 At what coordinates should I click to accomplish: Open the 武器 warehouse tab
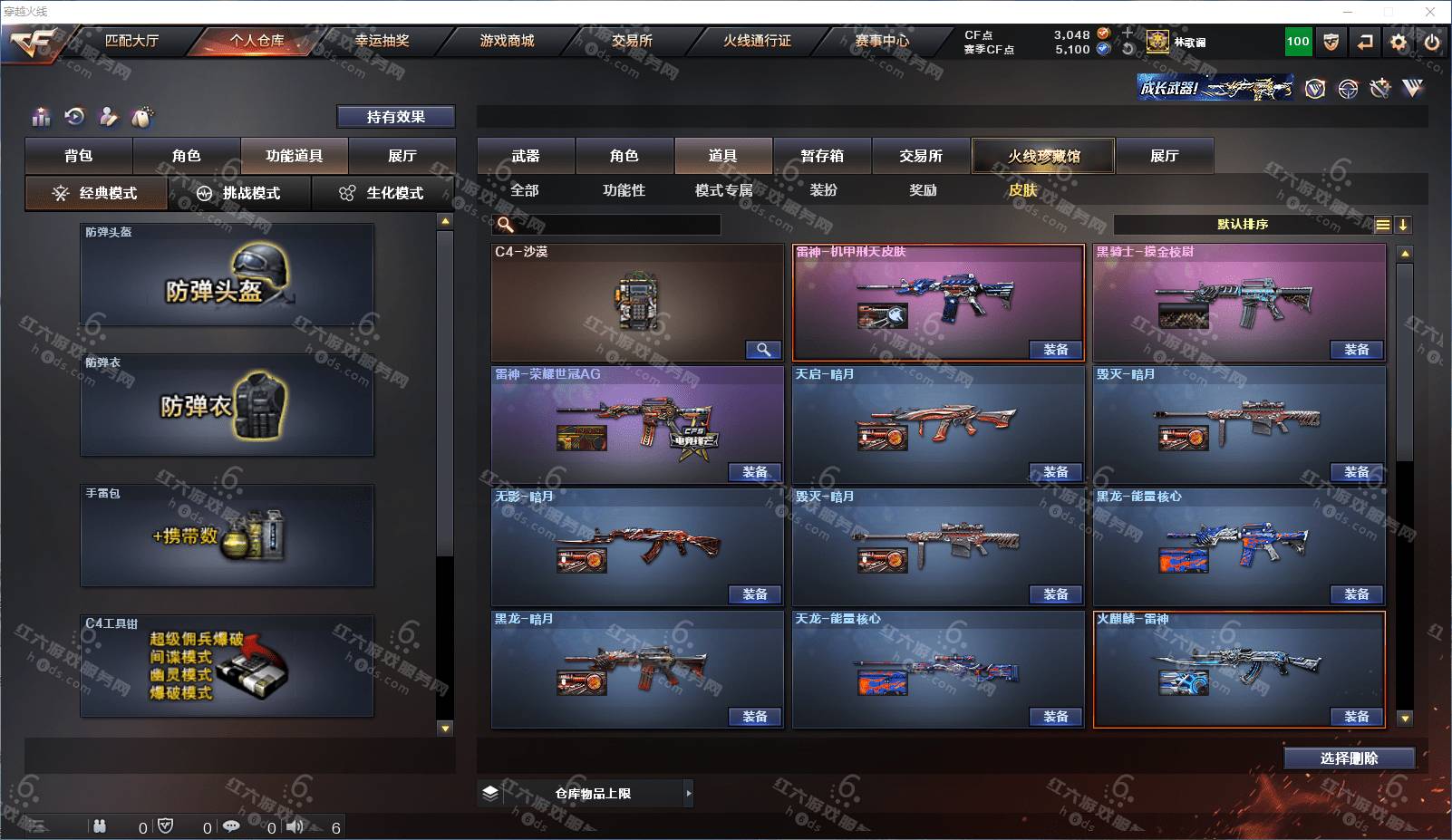click(526, 156)
